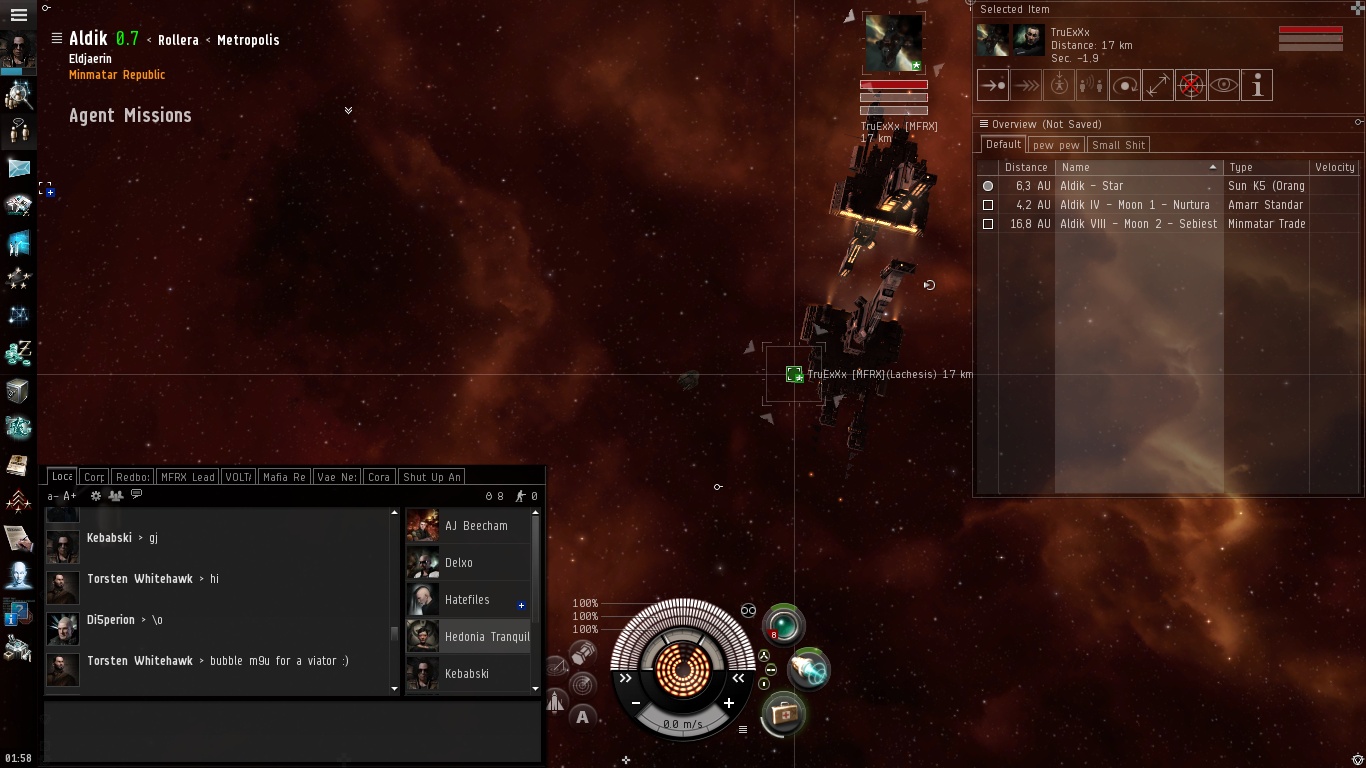Keep at range from selected target
Viewport: 1366px width, 768px height.
pyautogui.click(x=1157, y=86)
